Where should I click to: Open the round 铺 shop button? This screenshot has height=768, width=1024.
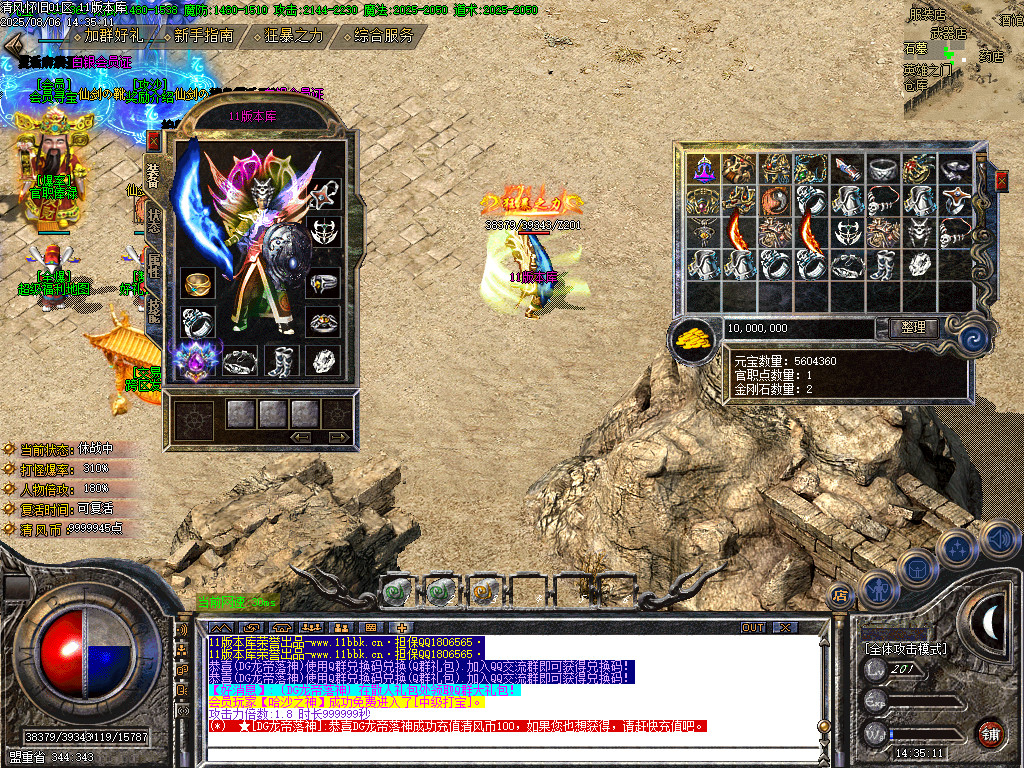pyautogui.click(x=990, y=733)
